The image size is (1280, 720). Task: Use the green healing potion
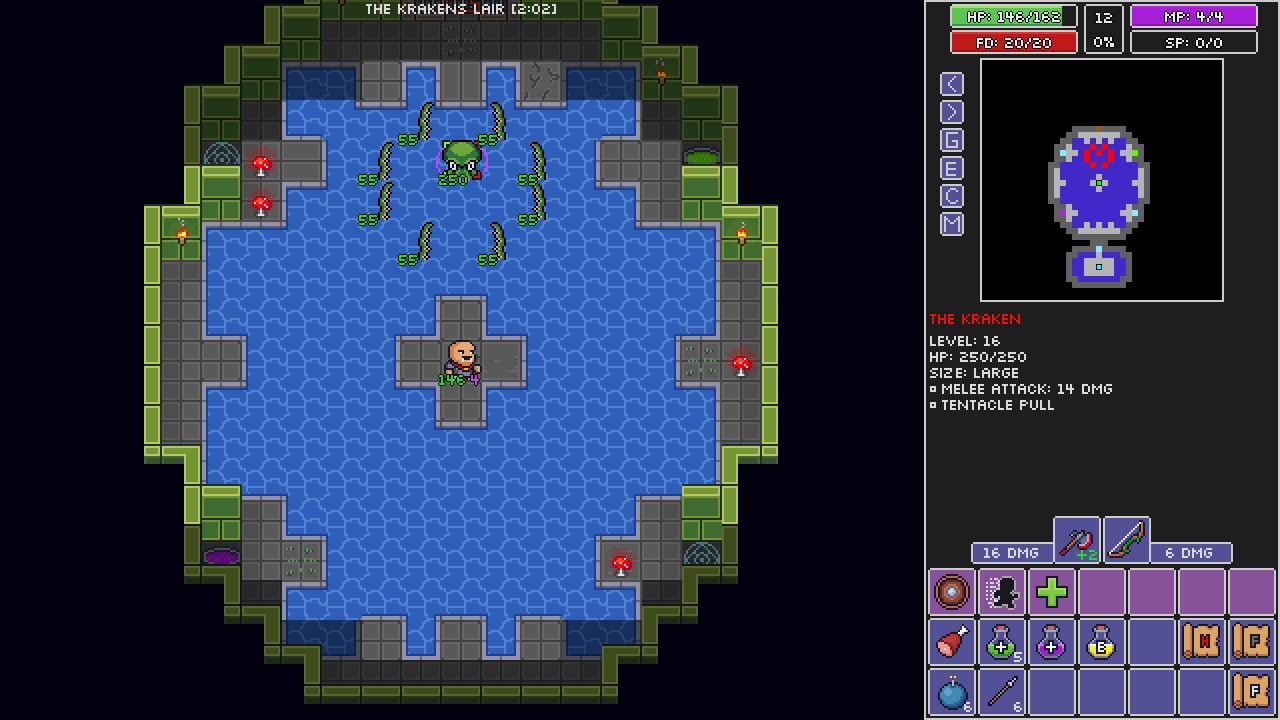[1002, 642]
